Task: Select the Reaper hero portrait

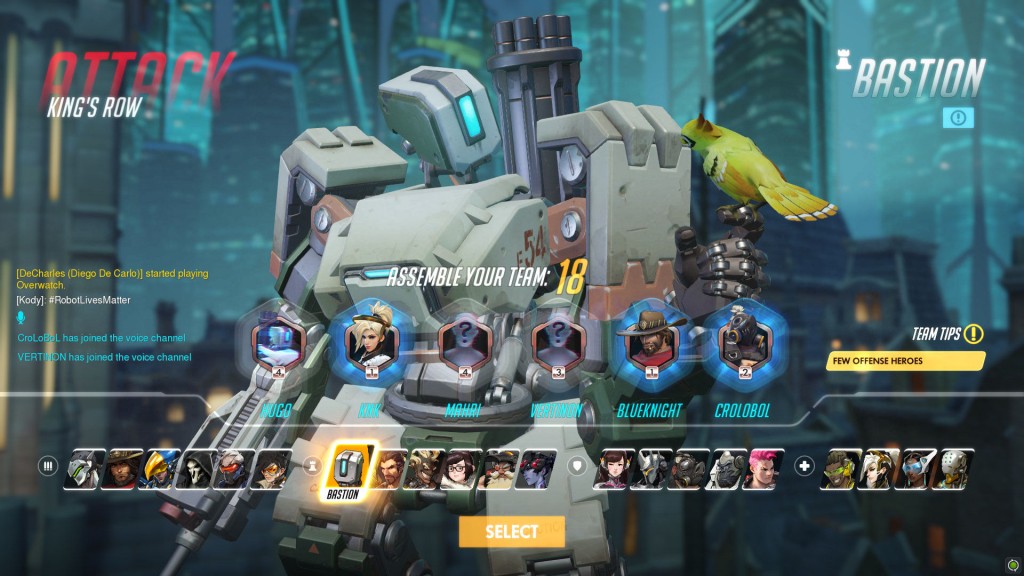Action: pyautogui.click(x=195, y=468)
